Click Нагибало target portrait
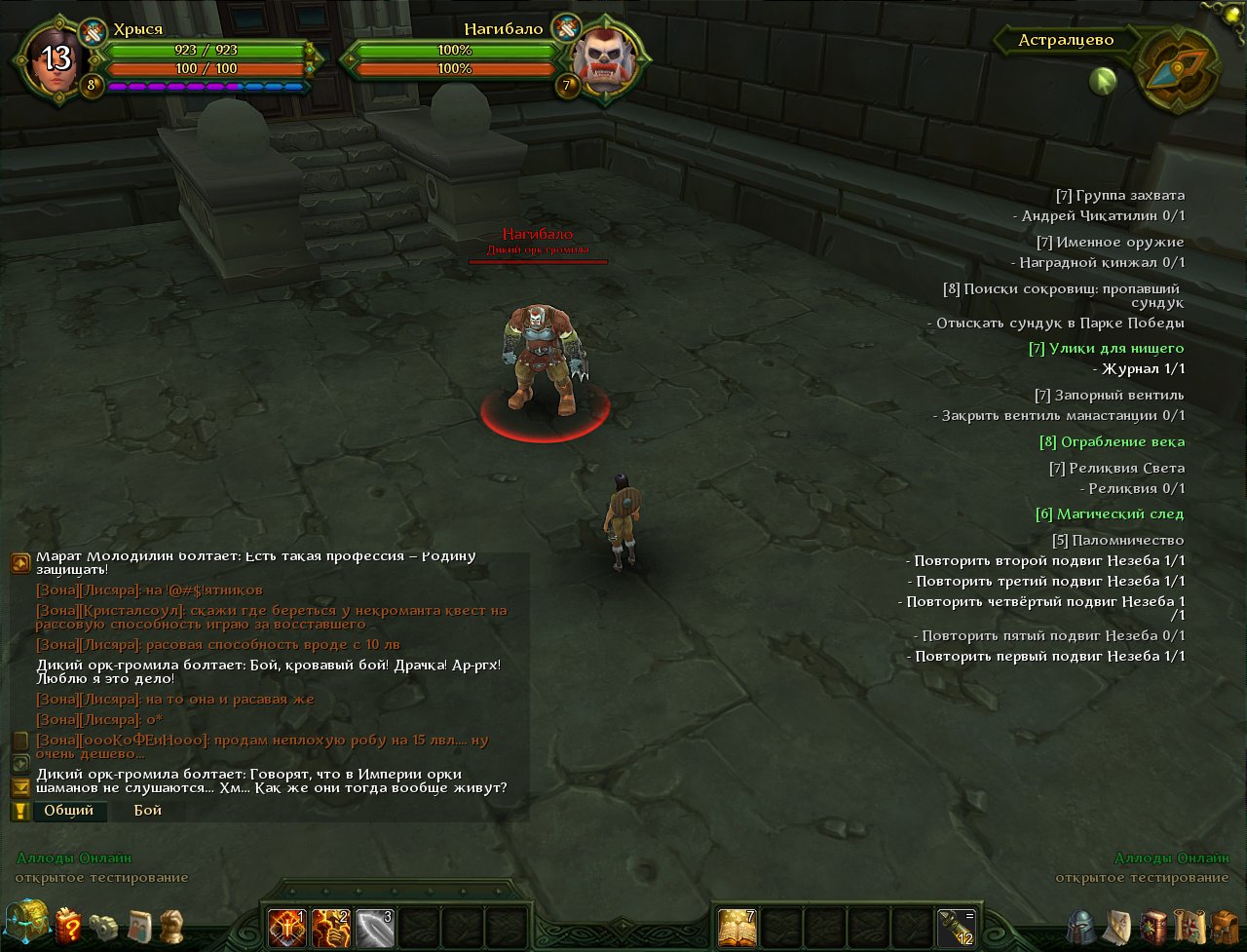The height and width of the screenshot is (952, 1247). coord(603,58)
